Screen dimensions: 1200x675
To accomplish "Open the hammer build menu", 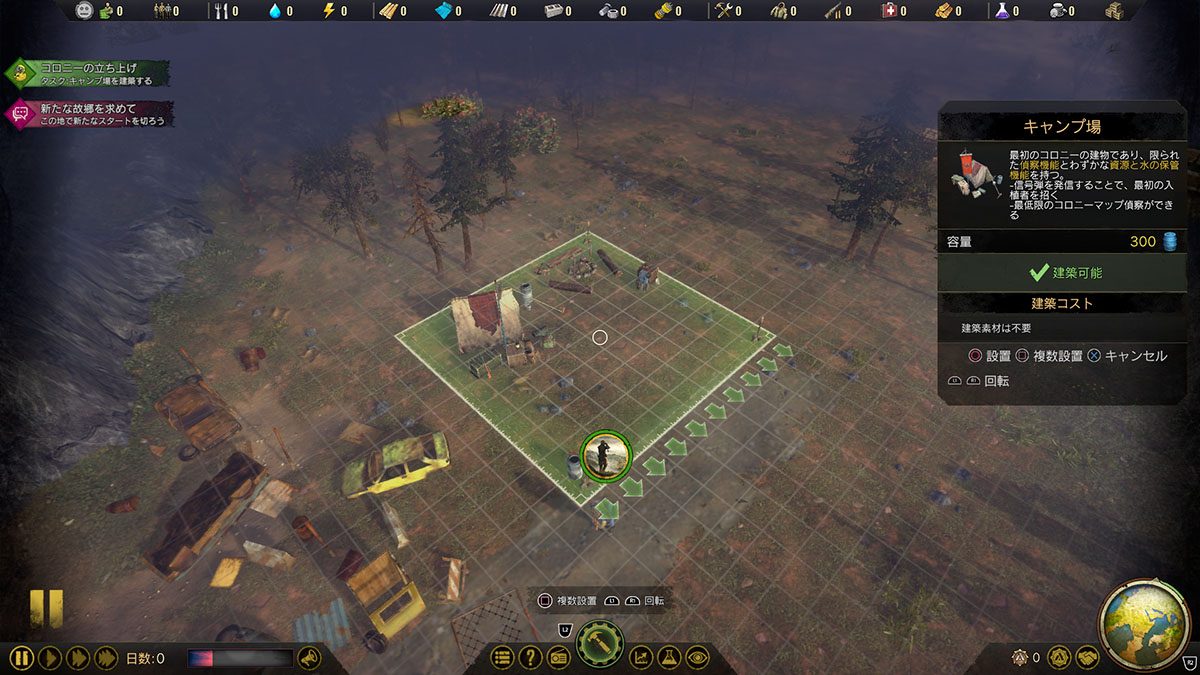I will 600,645.
